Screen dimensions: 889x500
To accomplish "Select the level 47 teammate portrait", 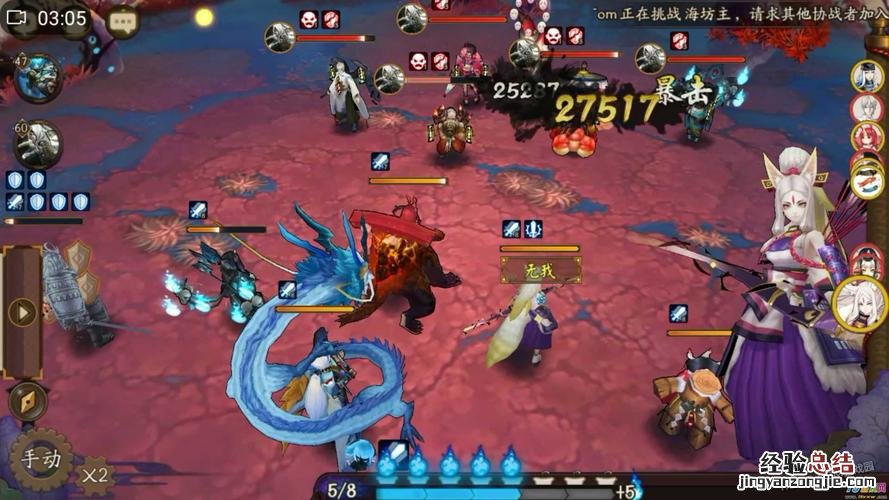I will (x=38, y=79).
